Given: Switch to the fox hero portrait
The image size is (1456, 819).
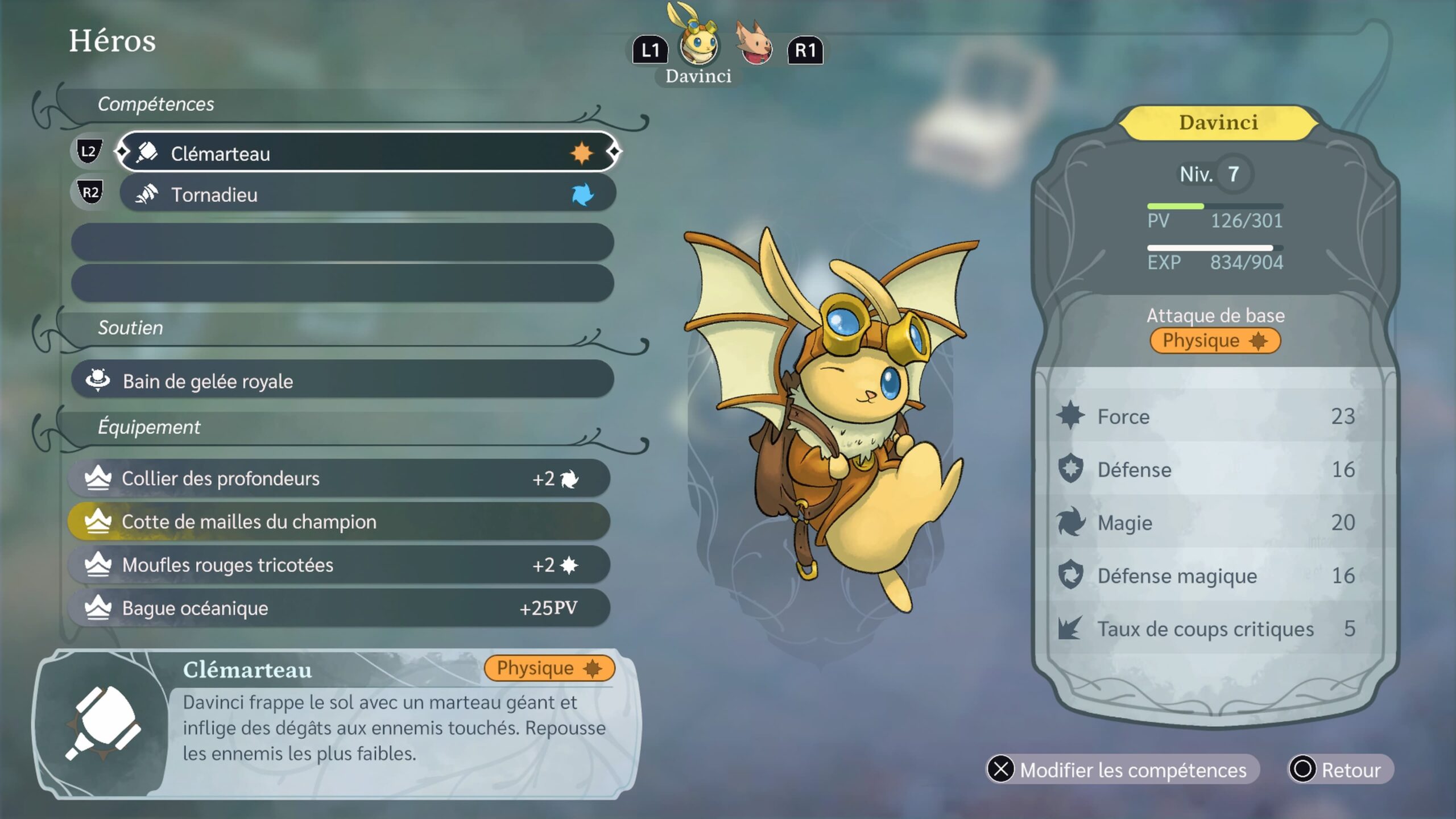Looking at the screenshot, I should coord(754,44).
